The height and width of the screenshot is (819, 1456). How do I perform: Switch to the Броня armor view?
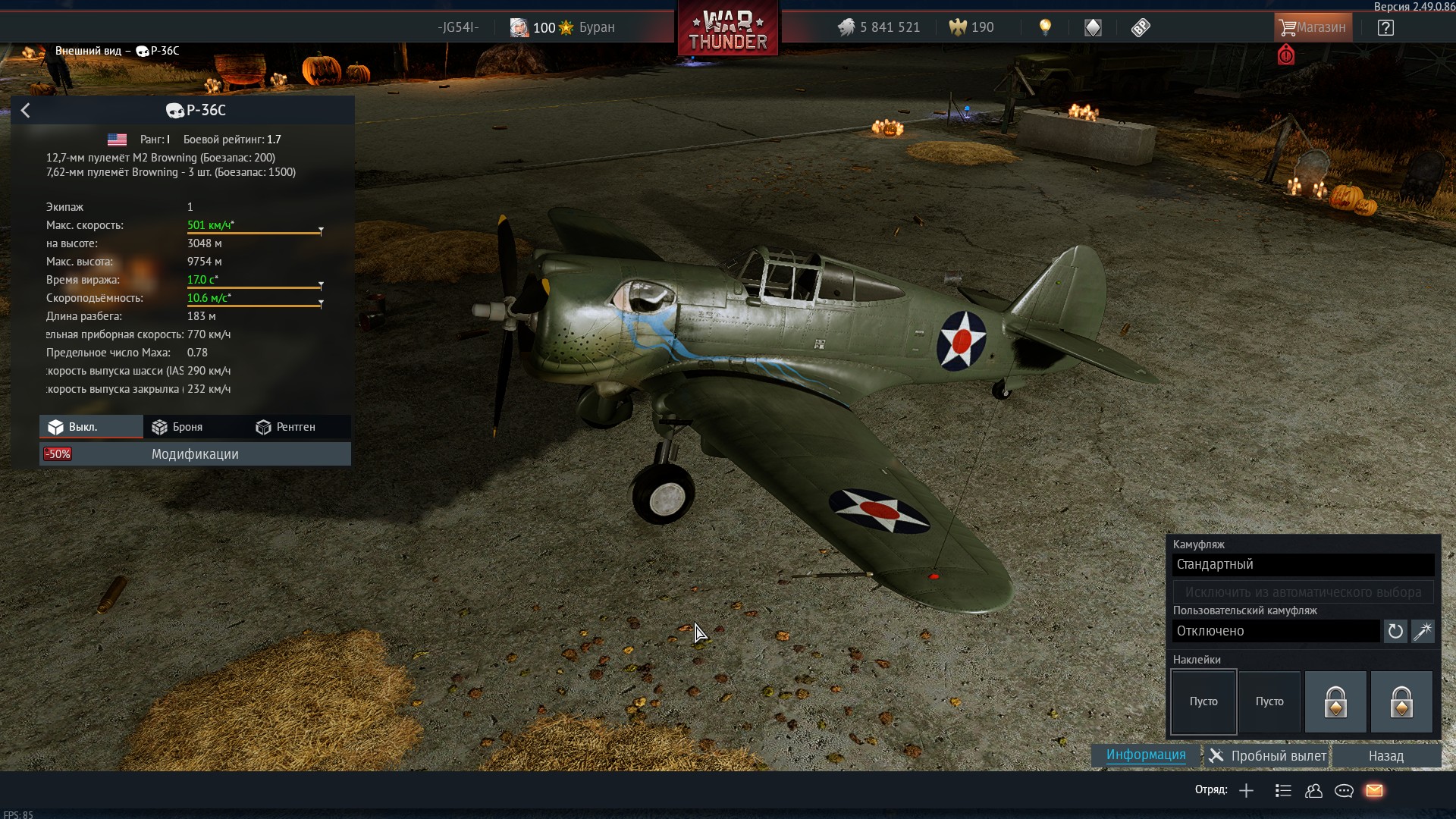[177, 427]
